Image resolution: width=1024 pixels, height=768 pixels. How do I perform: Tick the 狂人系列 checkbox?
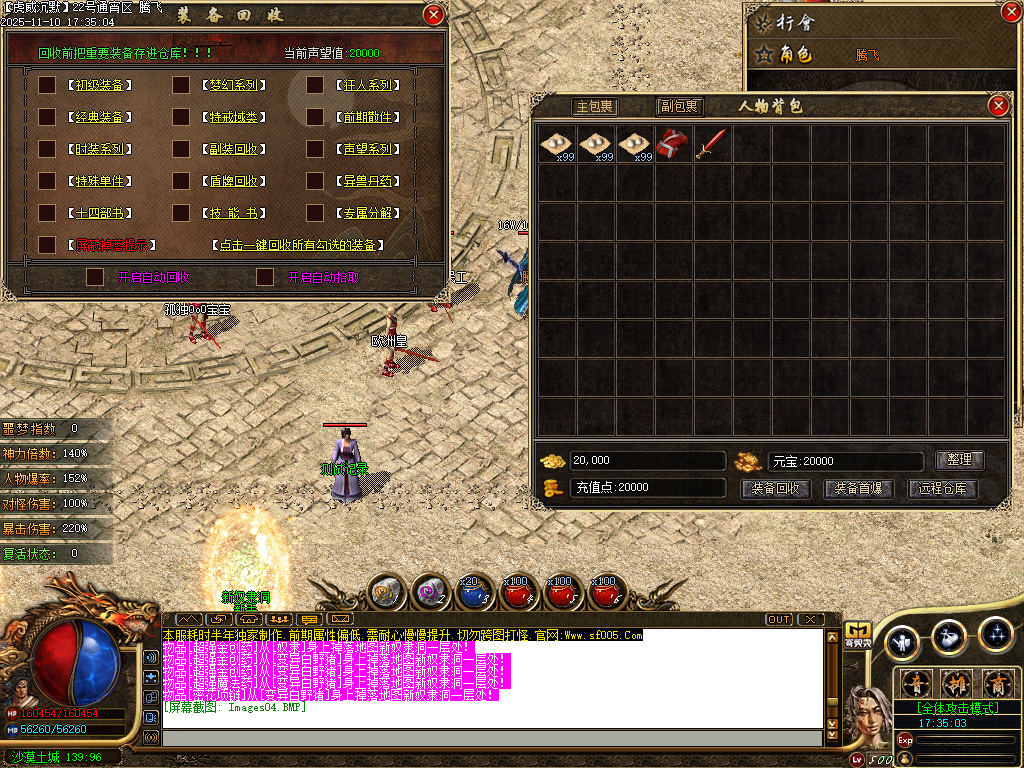pyautogui.click(x=315, y=85)
